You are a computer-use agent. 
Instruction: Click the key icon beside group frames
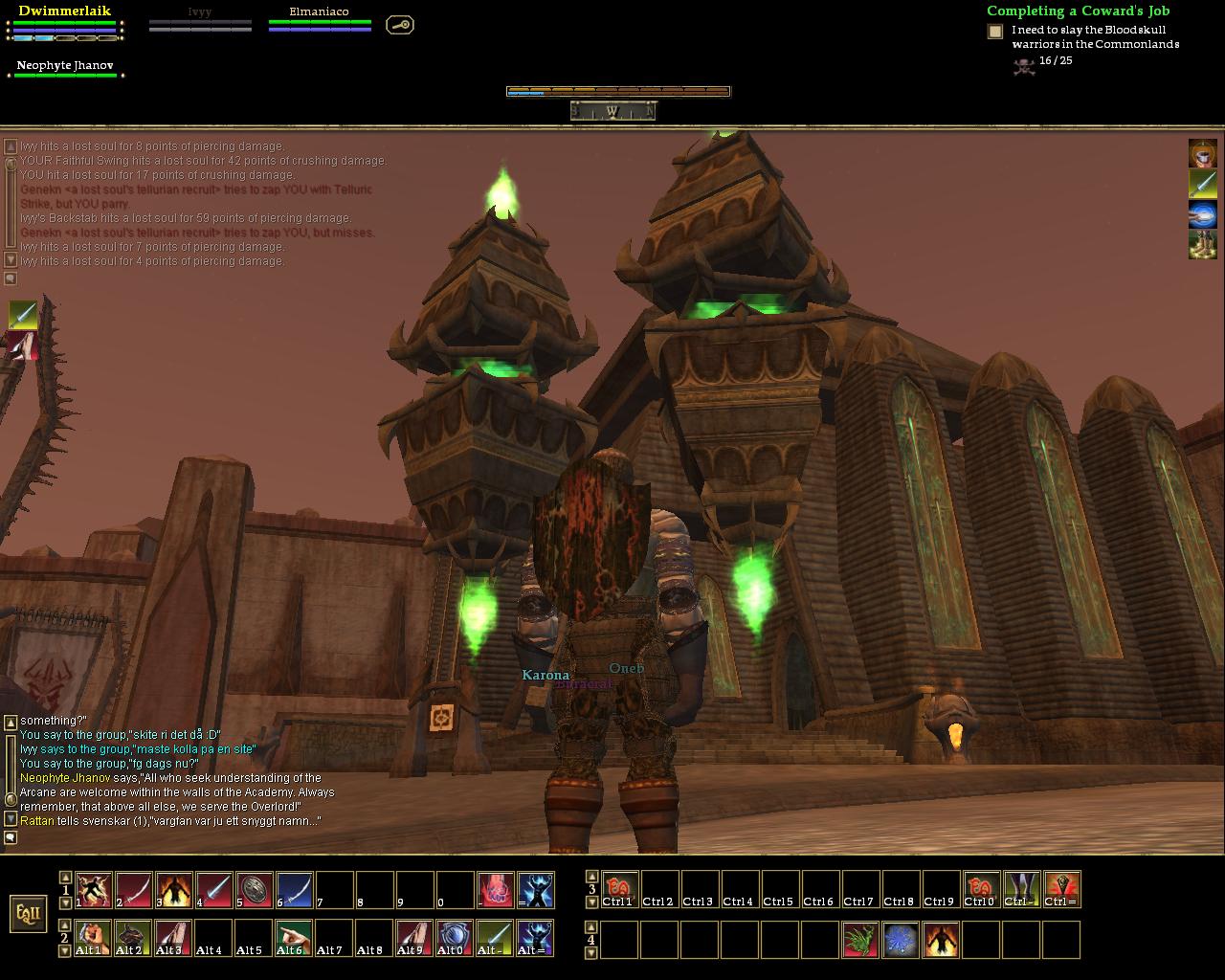(400, 25)
